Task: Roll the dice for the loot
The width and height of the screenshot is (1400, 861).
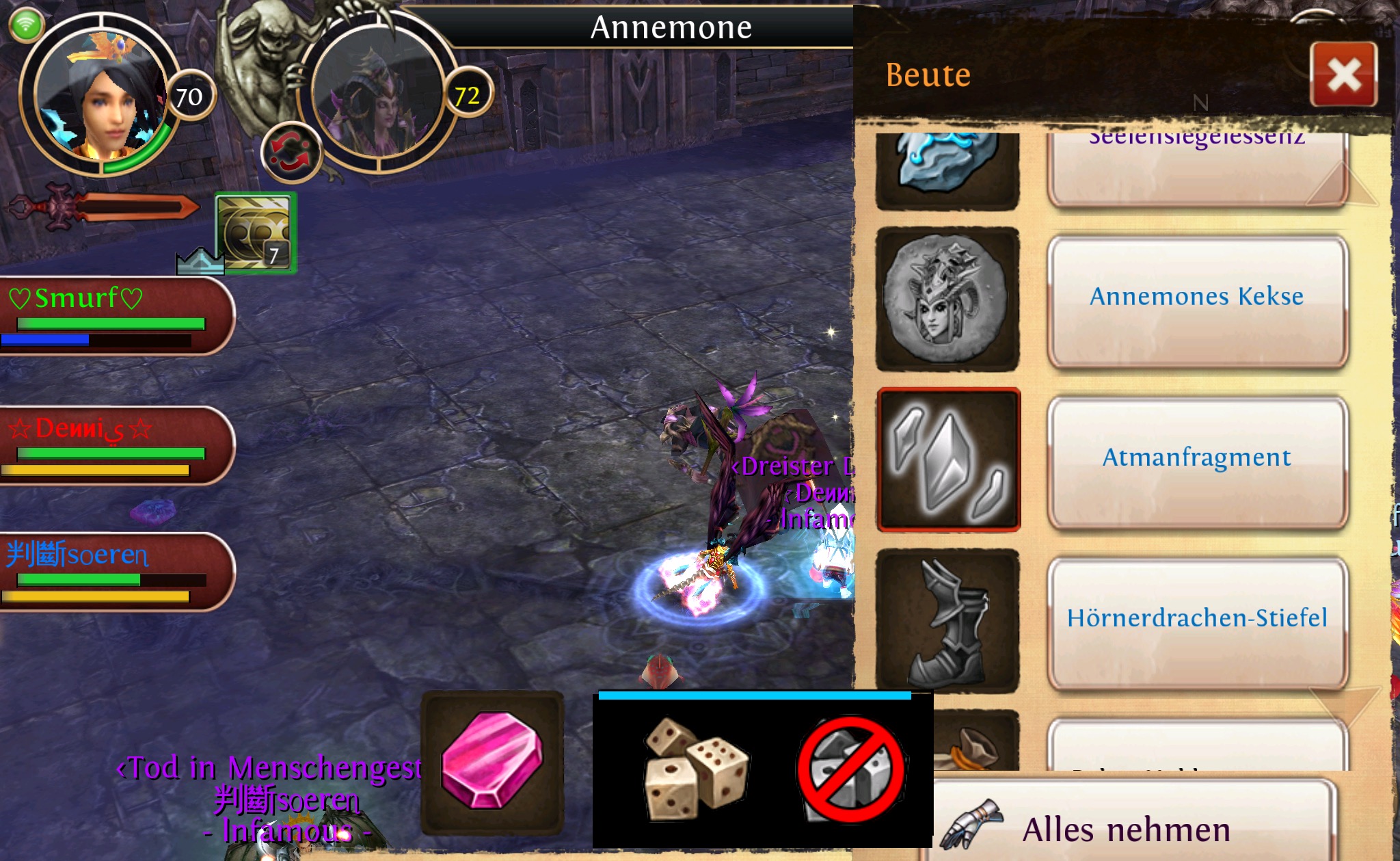Action: (x=696, y=769)
